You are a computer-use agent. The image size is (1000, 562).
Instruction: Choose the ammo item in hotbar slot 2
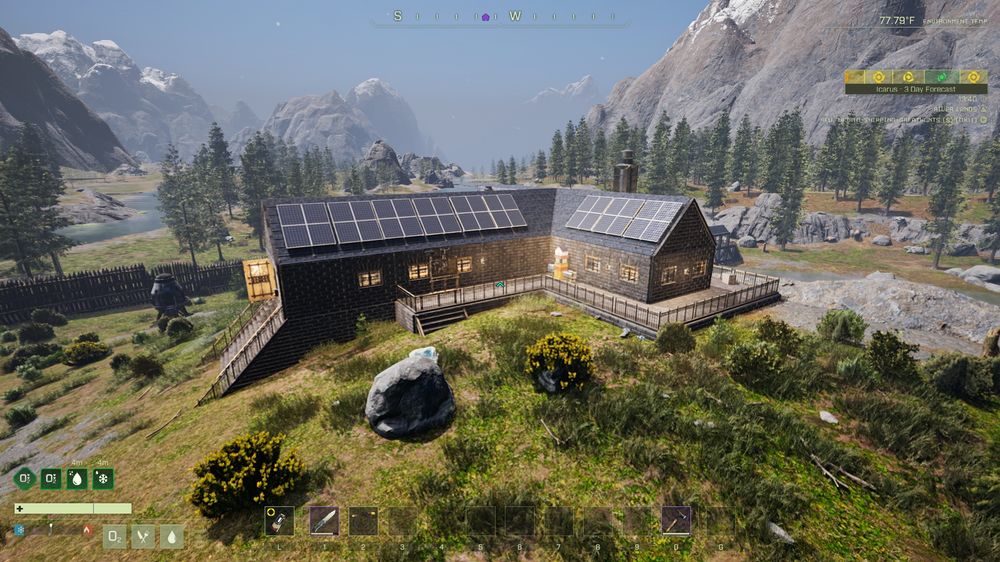(x=364, y=520)
